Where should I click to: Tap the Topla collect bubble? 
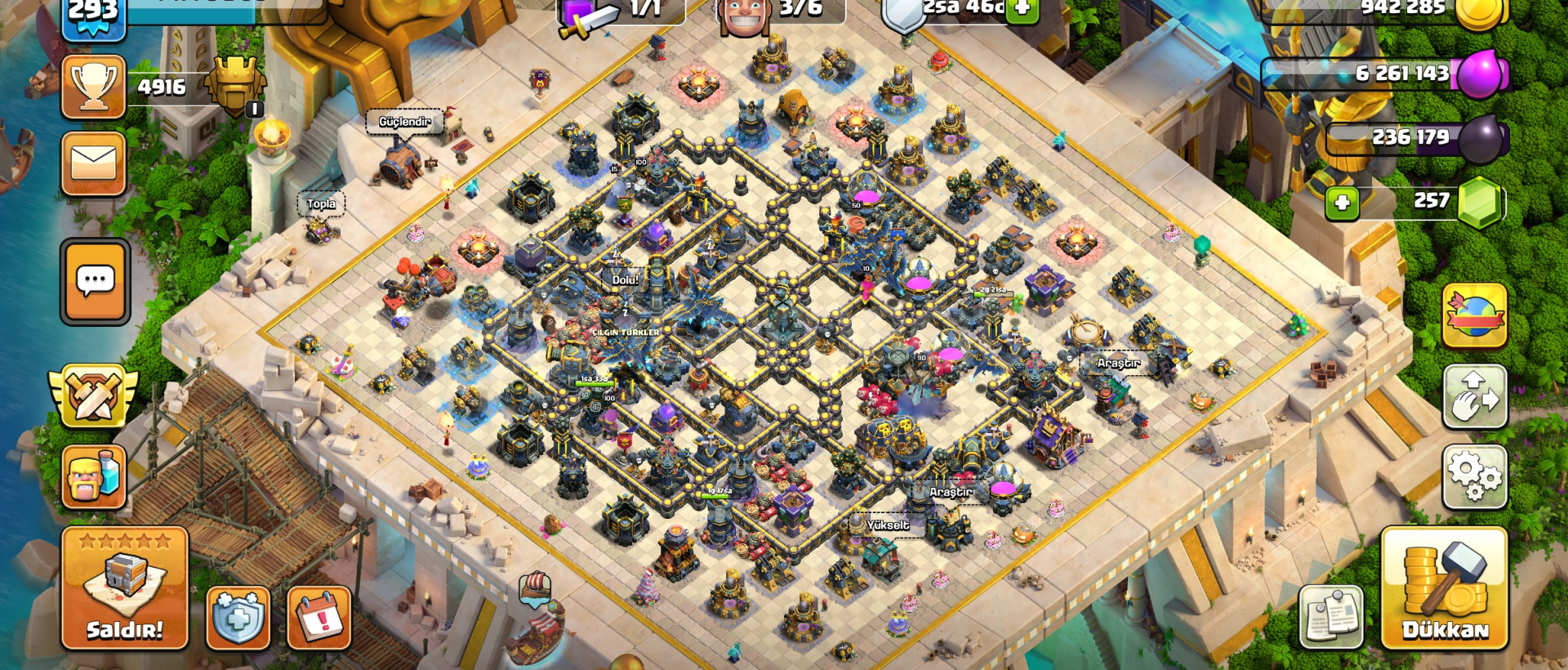point(319,202)
